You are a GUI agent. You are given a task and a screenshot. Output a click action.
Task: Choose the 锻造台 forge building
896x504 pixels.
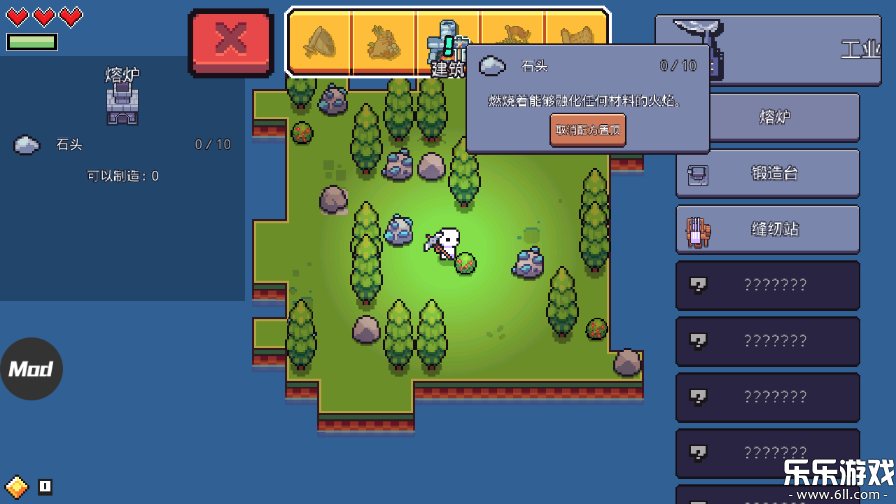[767, 174]
